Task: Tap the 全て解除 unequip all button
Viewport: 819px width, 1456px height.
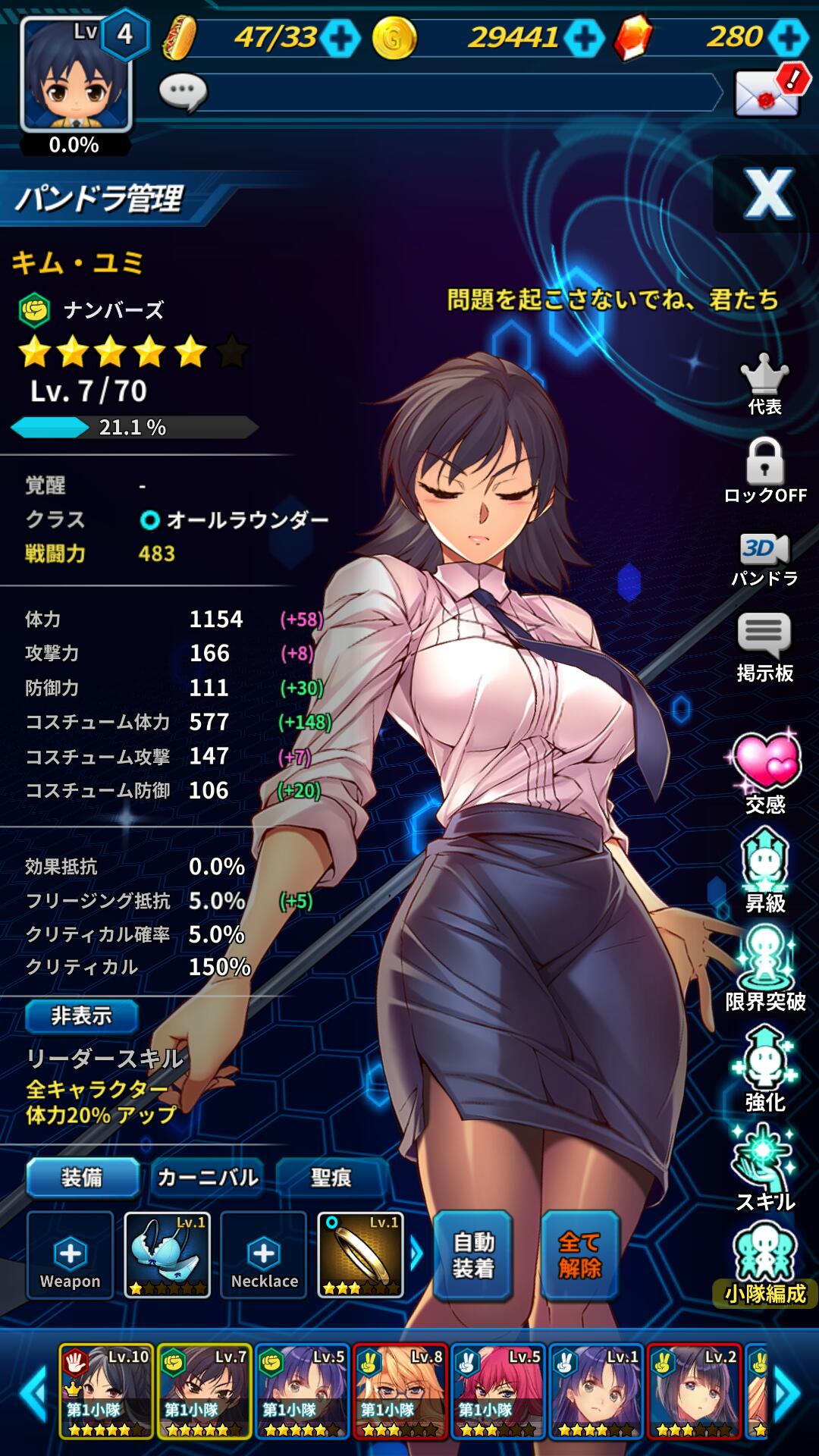Action: click(x=580, y=1255)
